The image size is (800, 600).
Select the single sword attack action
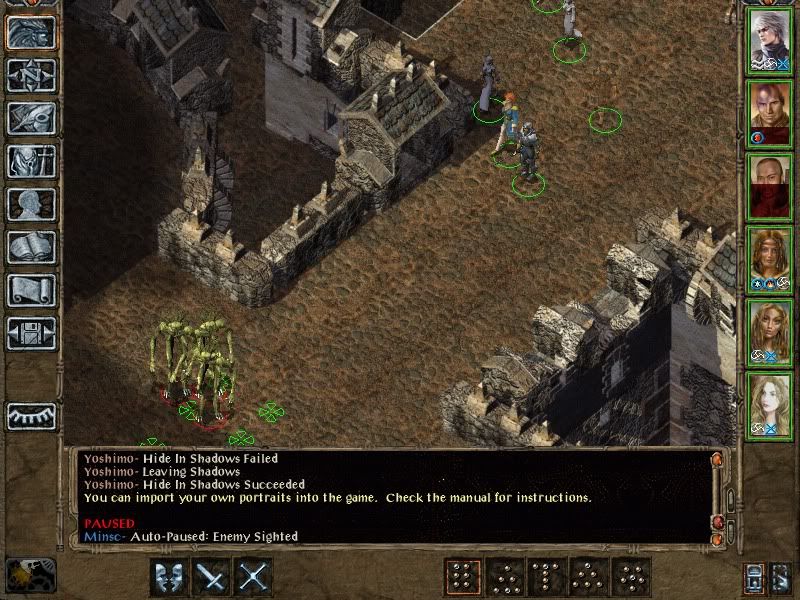(211, 576)
